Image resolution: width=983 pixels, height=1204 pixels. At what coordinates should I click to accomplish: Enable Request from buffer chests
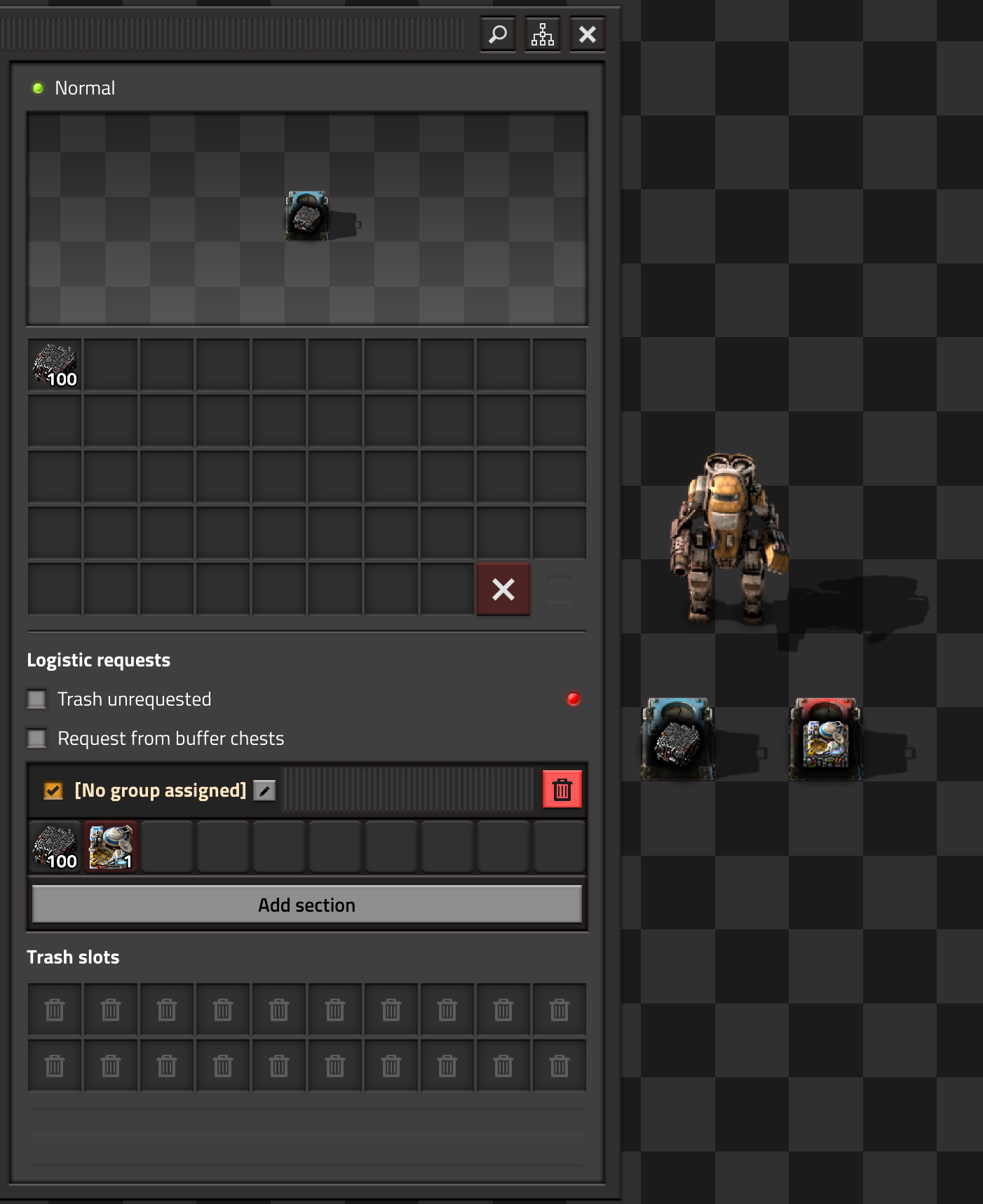click(36, 738)
